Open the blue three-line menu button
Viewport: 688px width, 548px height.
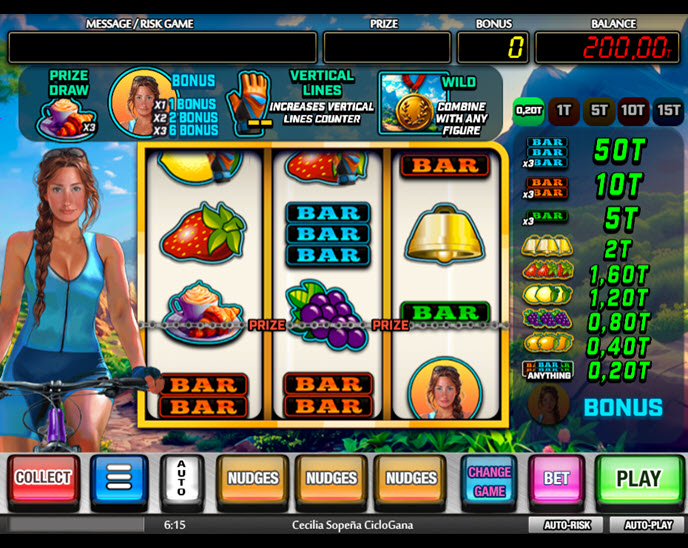[119, 480]
